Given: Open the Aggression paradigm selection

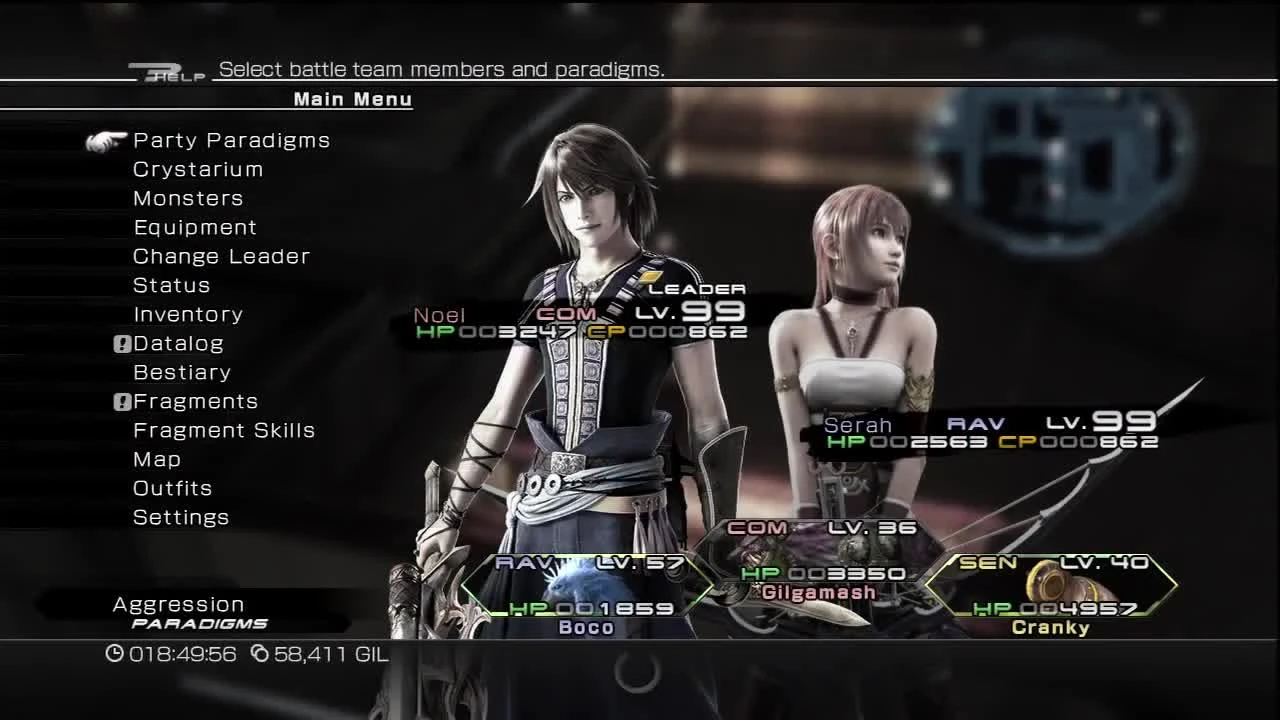Looking at the screenshot, I should coord(178,604).
